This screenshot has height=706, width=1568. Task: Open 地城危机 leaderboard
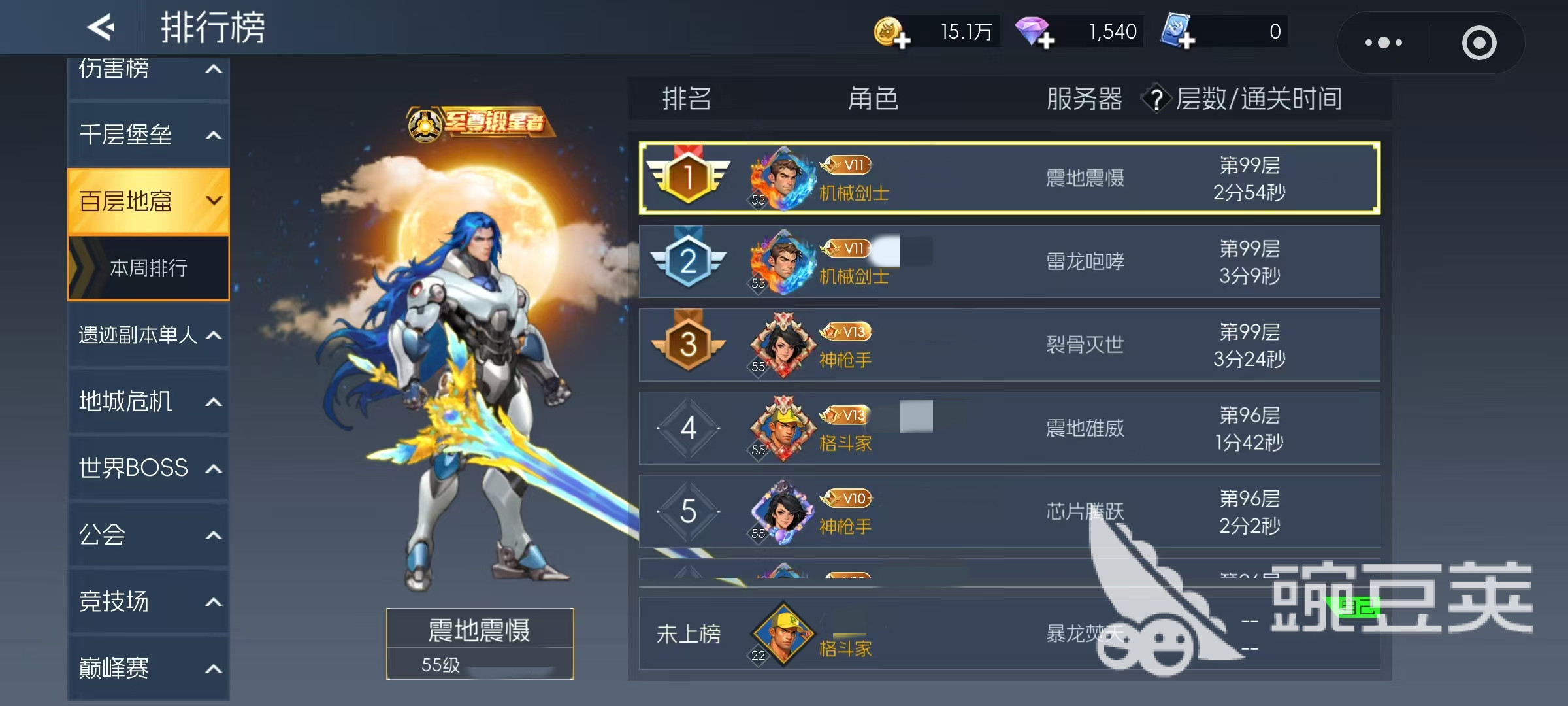(148, 401)
